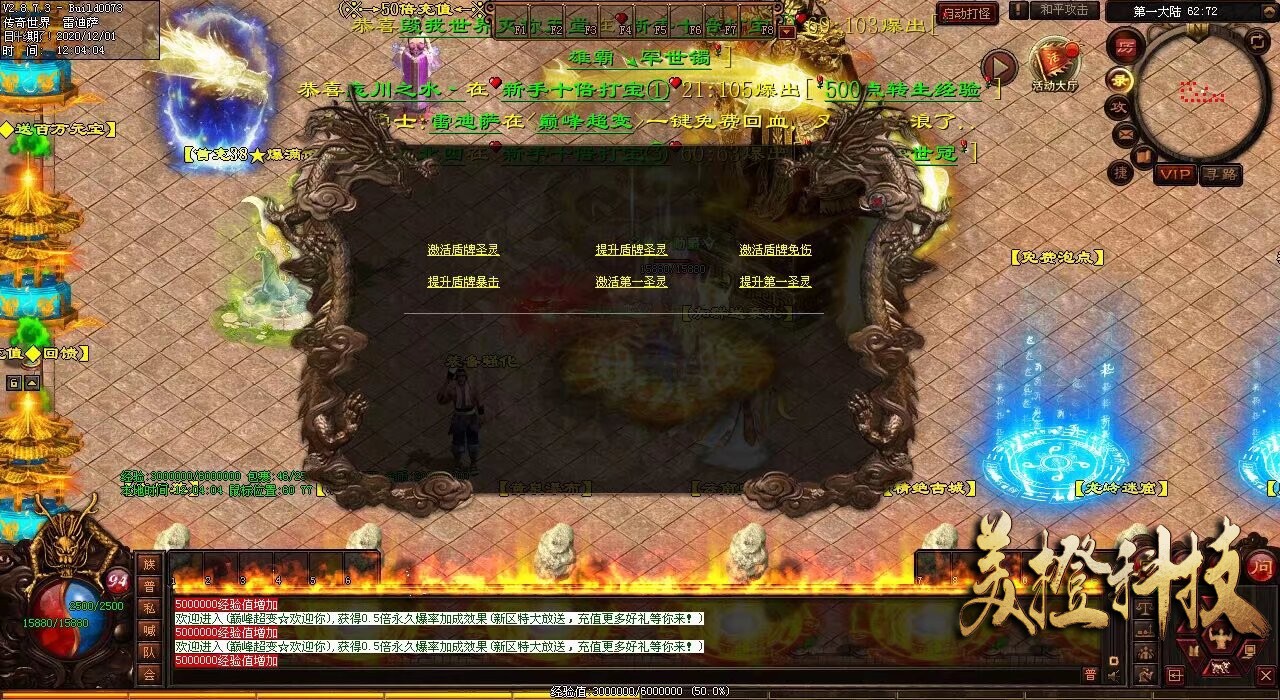Viewport: 1280px width, 700px height.
Task: Select the 激活盾牌免伤 option
Action: [x=775, y=250]
